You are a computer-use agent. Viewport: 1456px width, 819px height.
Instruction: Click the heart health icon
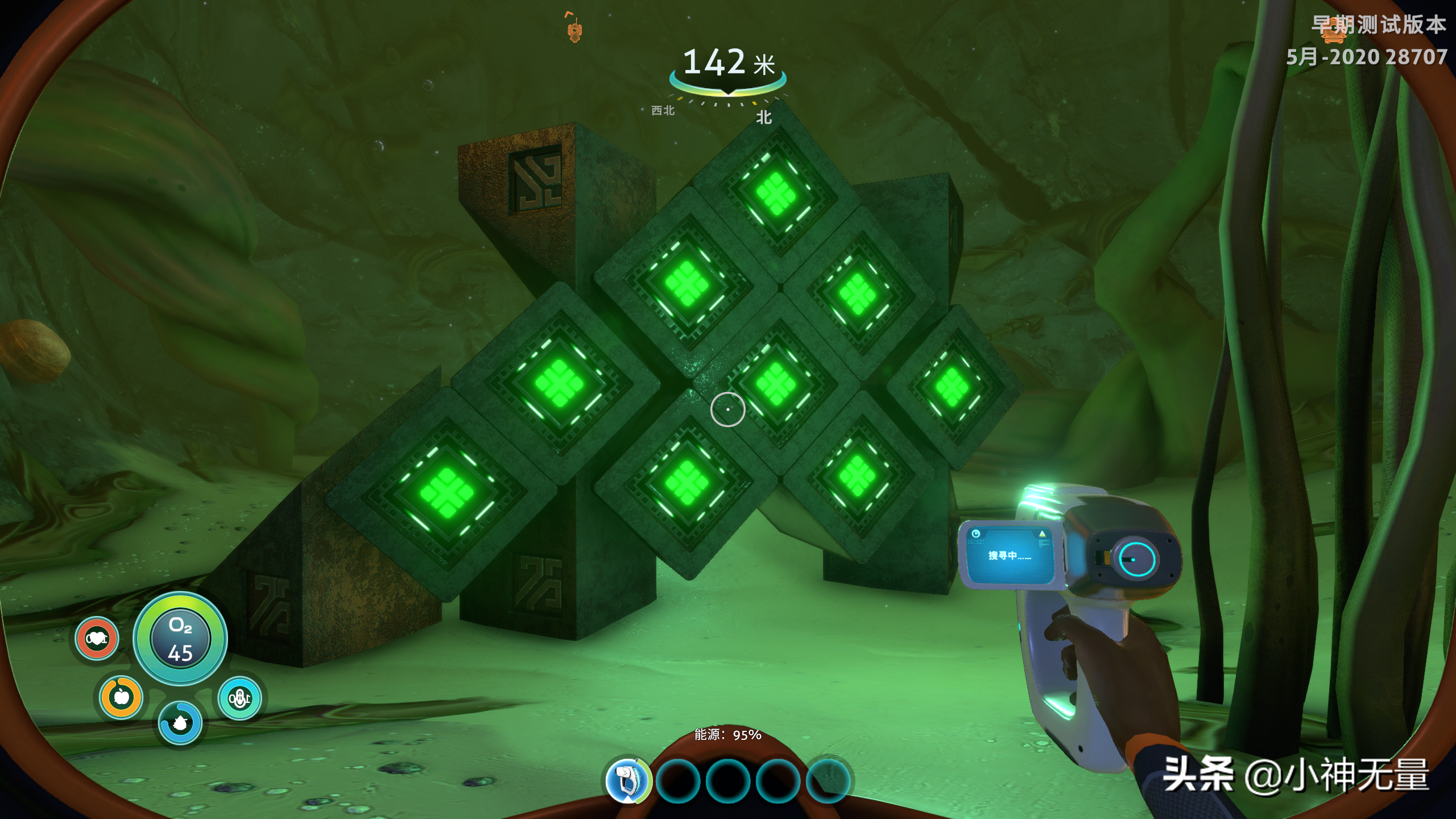(97, 639)
